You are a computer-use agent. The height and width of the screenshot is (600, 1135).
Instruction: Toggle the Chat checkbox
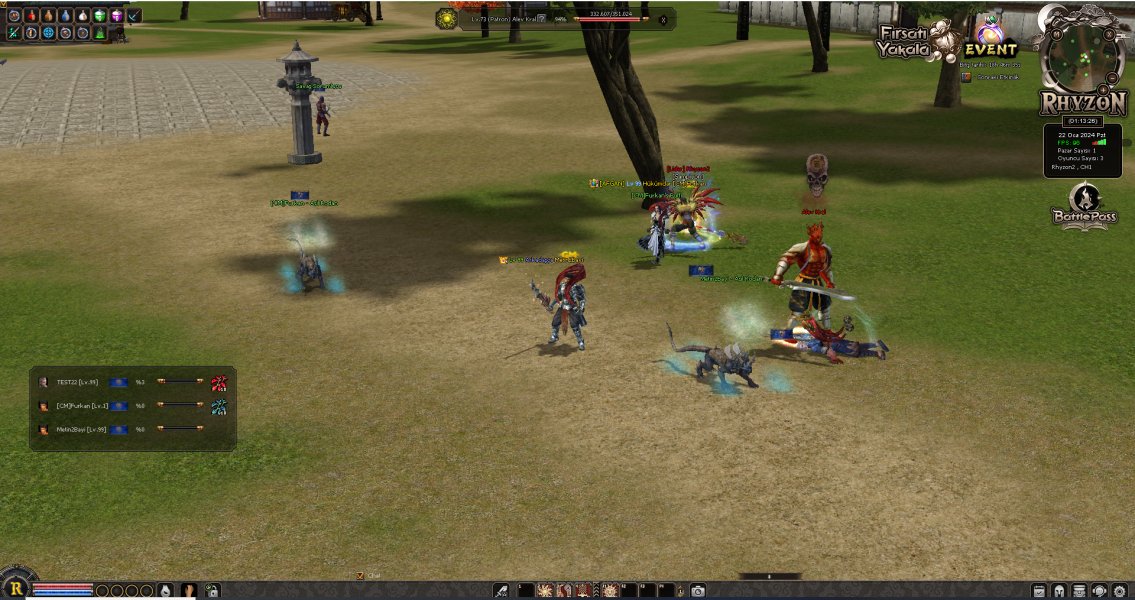pos(360,576)
